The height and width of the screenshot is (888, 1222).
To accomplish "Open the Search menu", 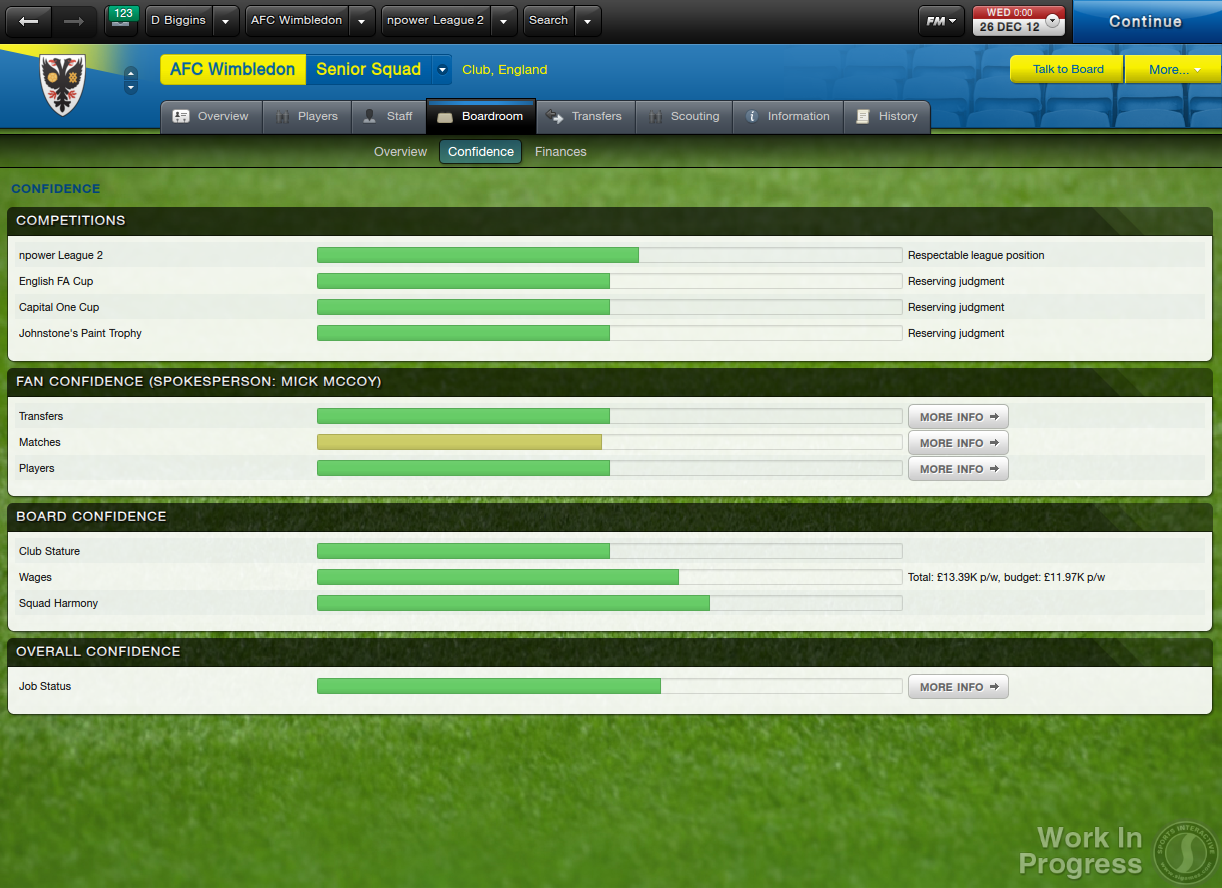I will (x=549, y=21).
